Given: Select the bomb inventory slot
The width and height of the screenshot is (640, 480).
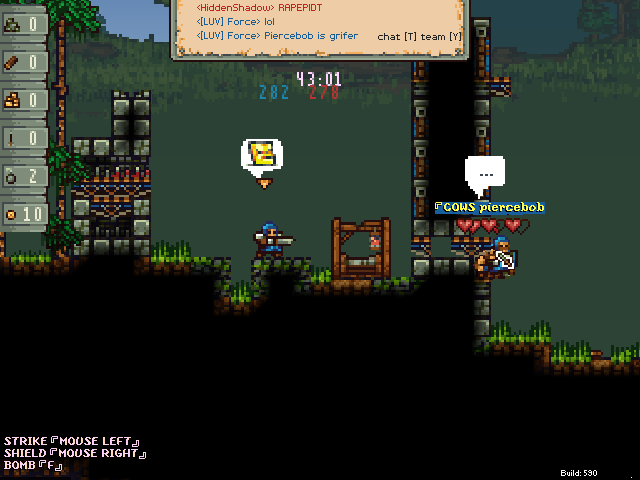Looking at the screenshot, I should click(x=23, y=176).
